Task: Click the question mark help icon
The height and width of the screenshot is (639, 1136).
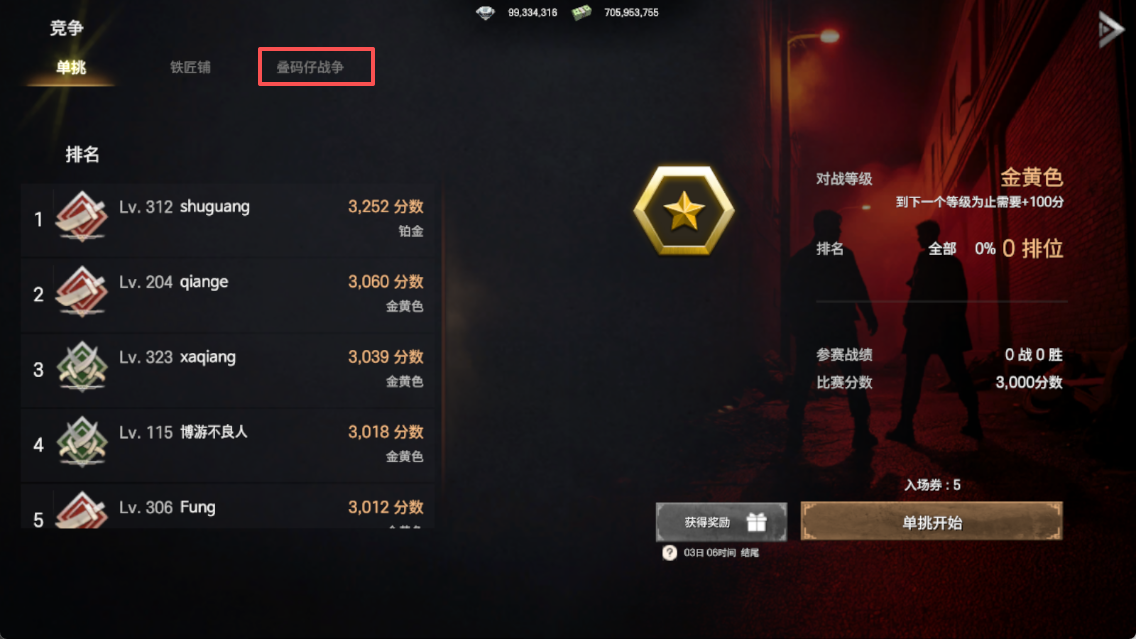Action: [x=670, y=552]
